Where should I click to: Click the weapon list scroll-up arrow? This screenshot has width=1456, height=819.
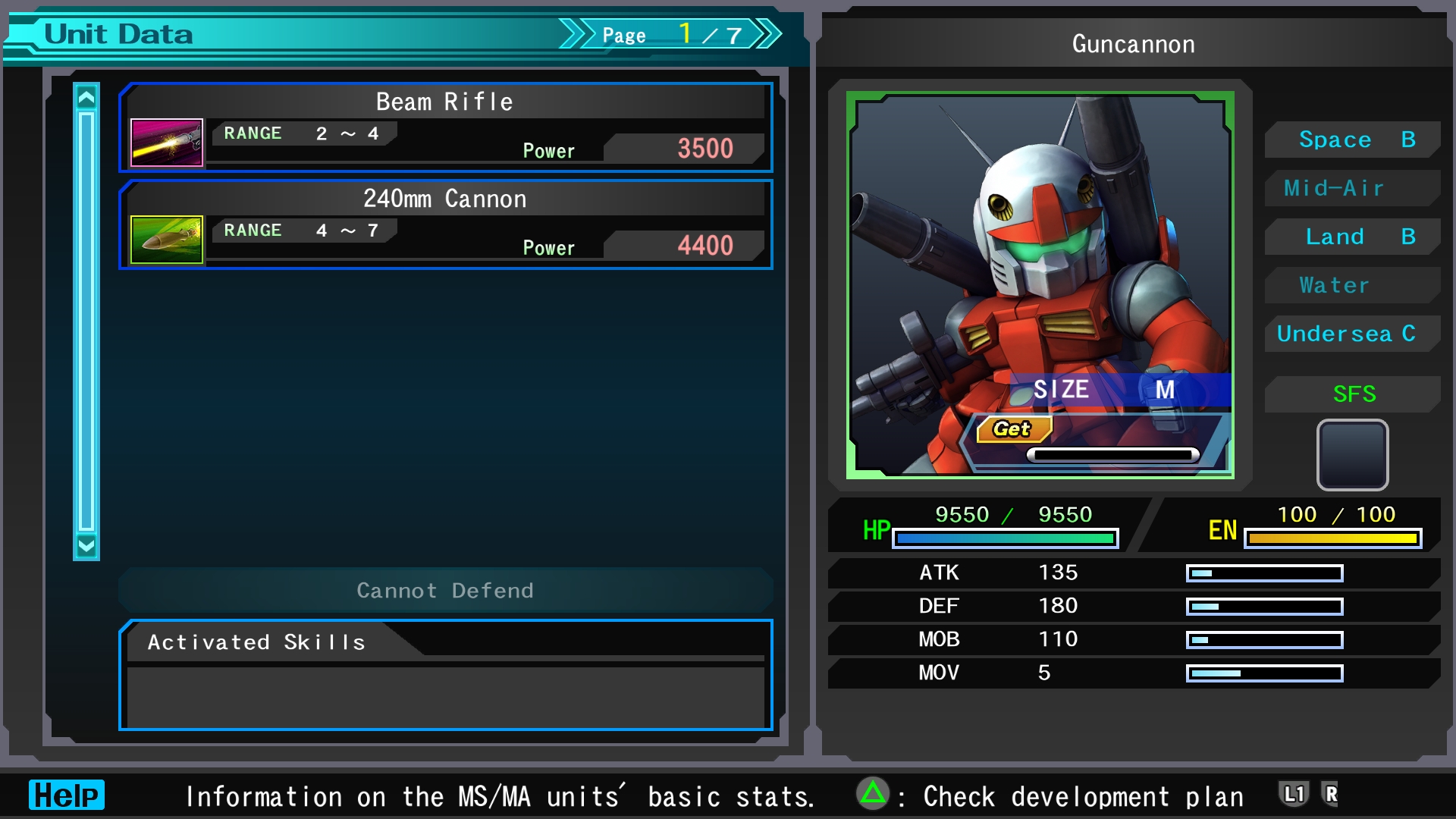86,97
